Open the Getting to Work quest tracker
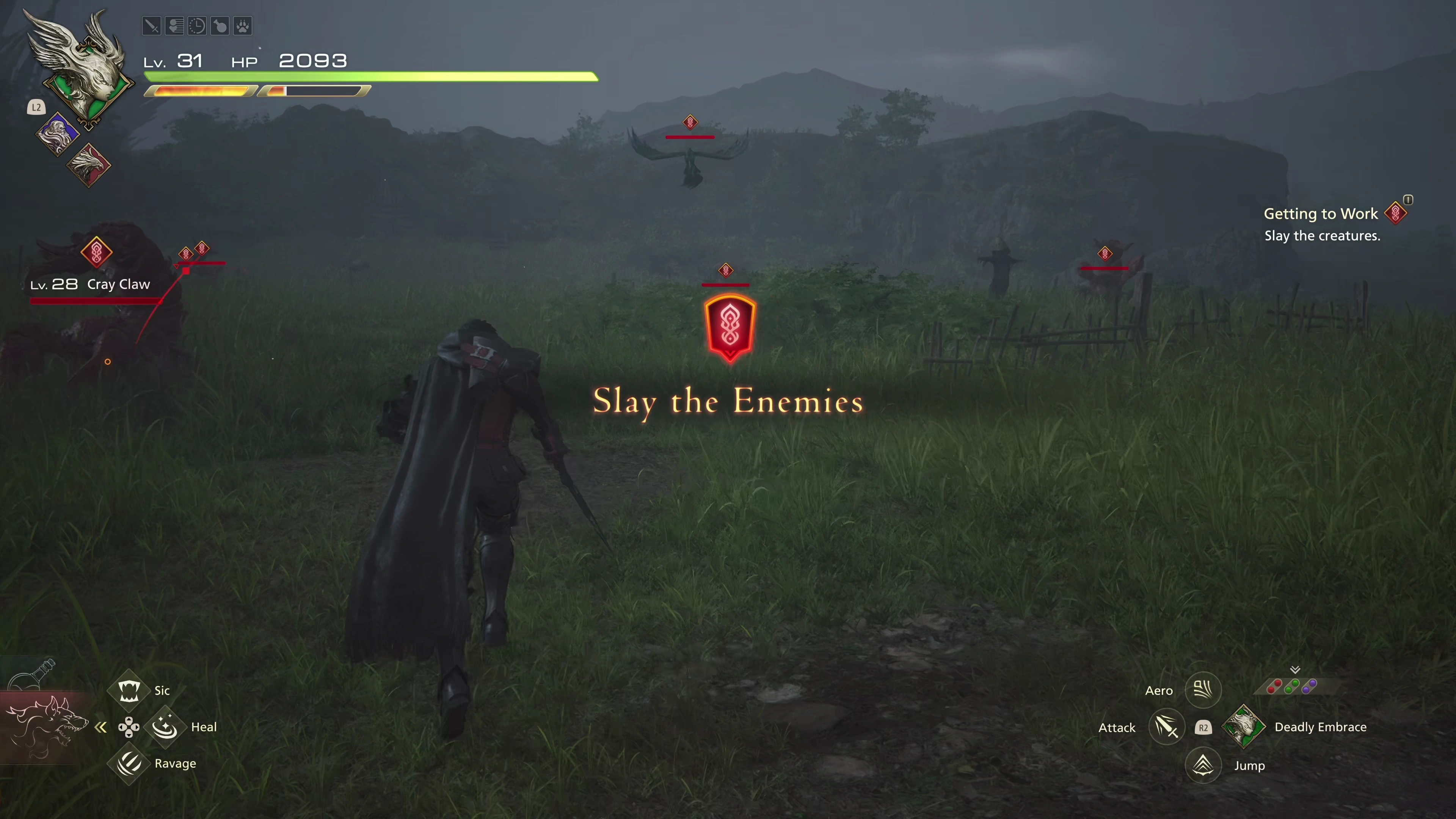The image size is (1456, 819). click(x=1321, y=213)
